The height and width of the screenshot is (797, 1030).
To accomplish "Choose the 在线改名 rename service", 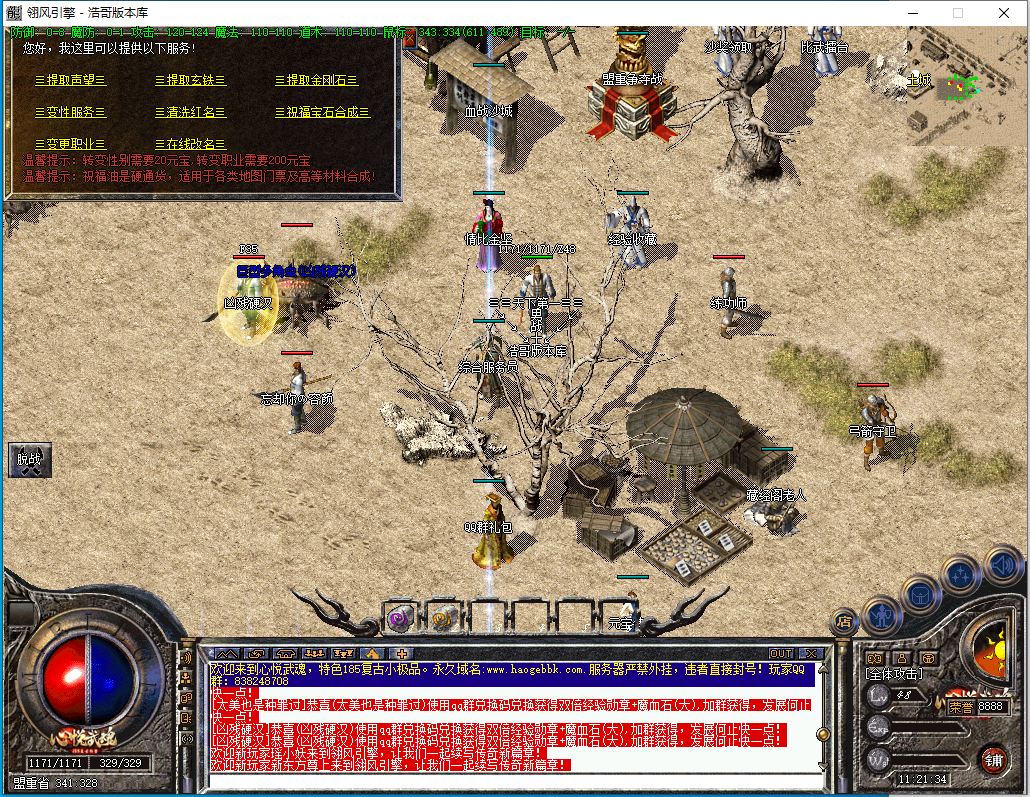I will pos(190,144).
